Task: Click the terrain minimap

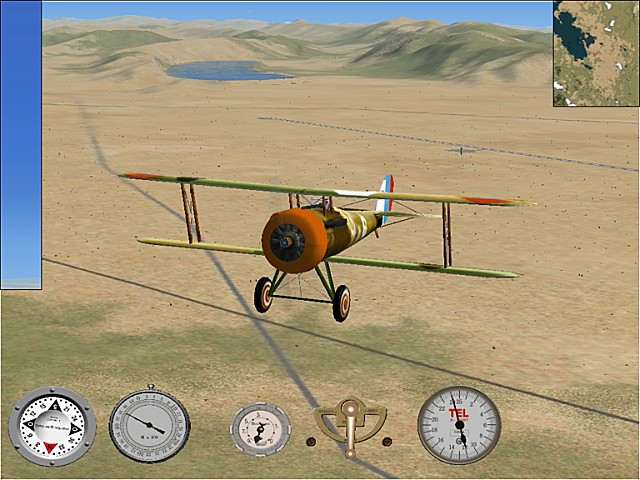Action: coord(596,53)
